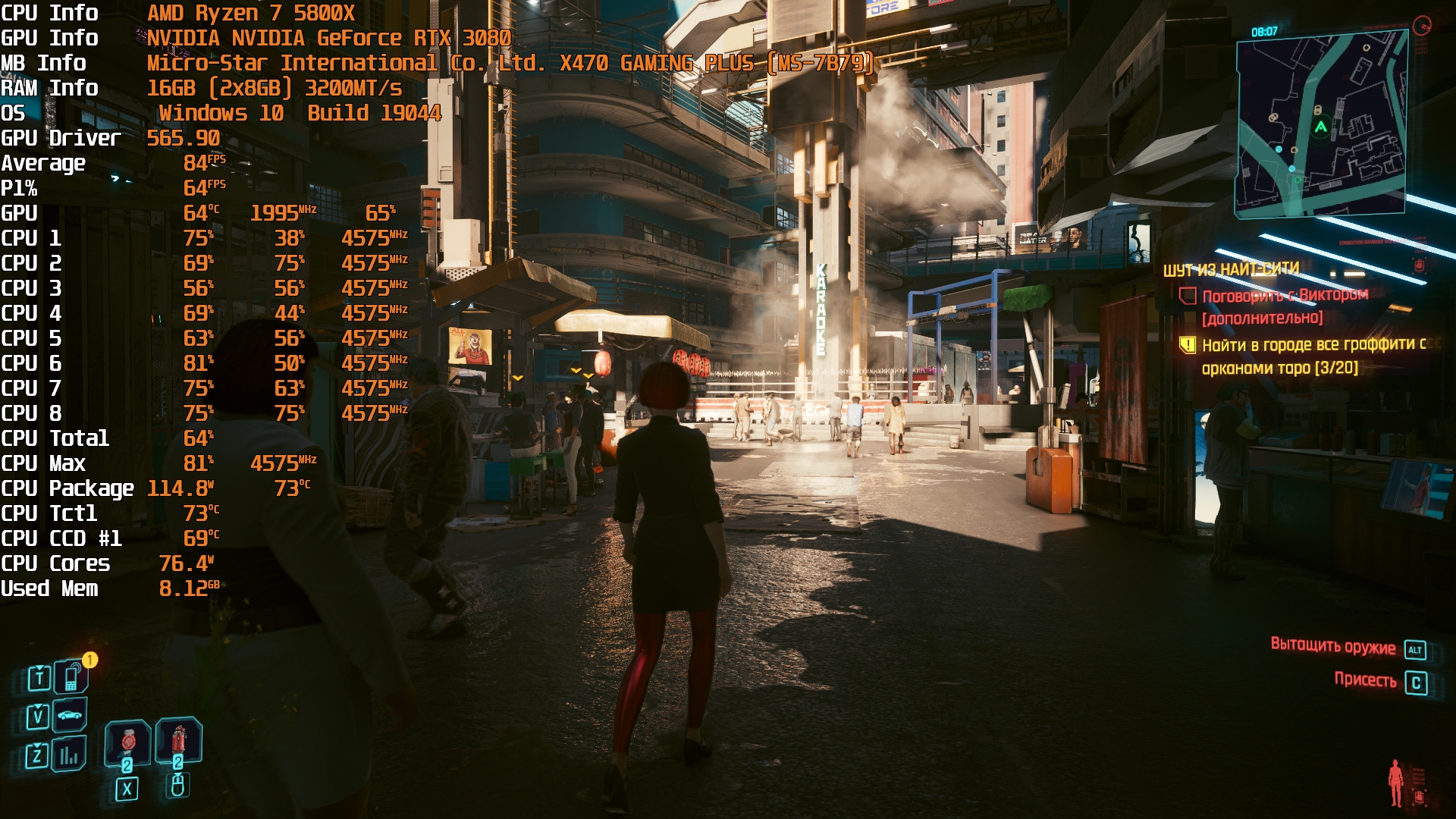The height and width of the screenshot is (819, 1456).
Task: Open the radio bars icon
Action: tap(69, 755)
